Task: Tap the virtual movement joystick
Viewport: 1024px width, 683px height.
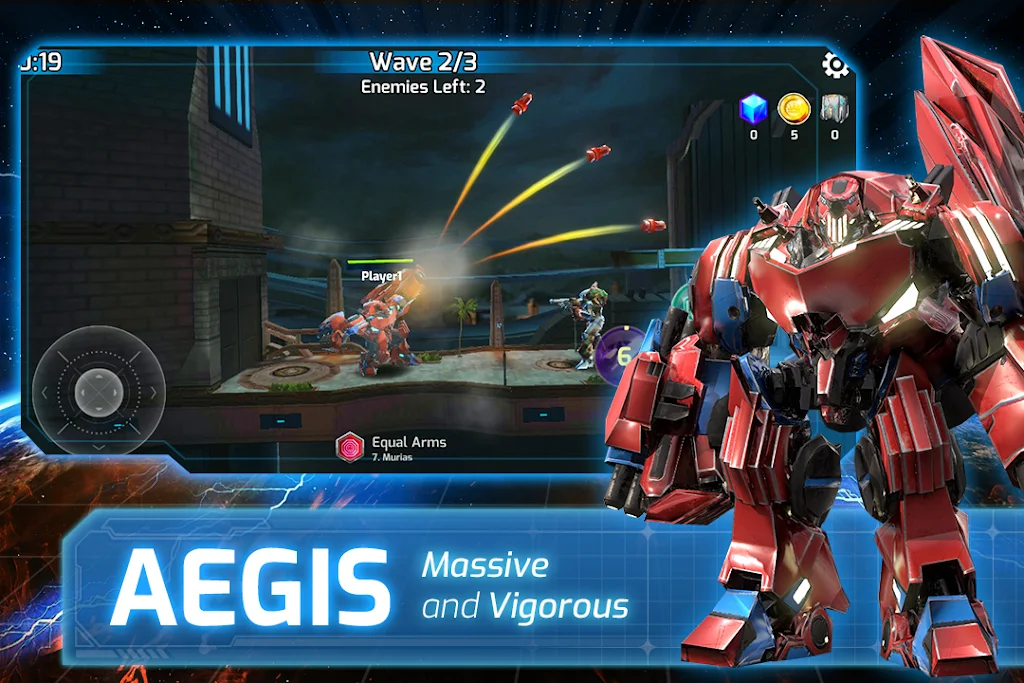Action: tap(98, 389)
